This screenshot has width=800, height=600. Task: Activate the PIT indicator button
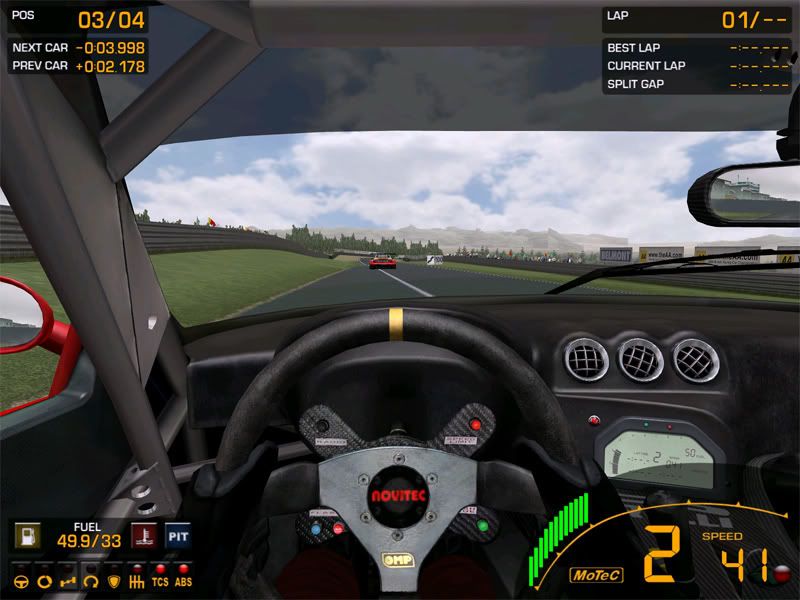[178, 536]
